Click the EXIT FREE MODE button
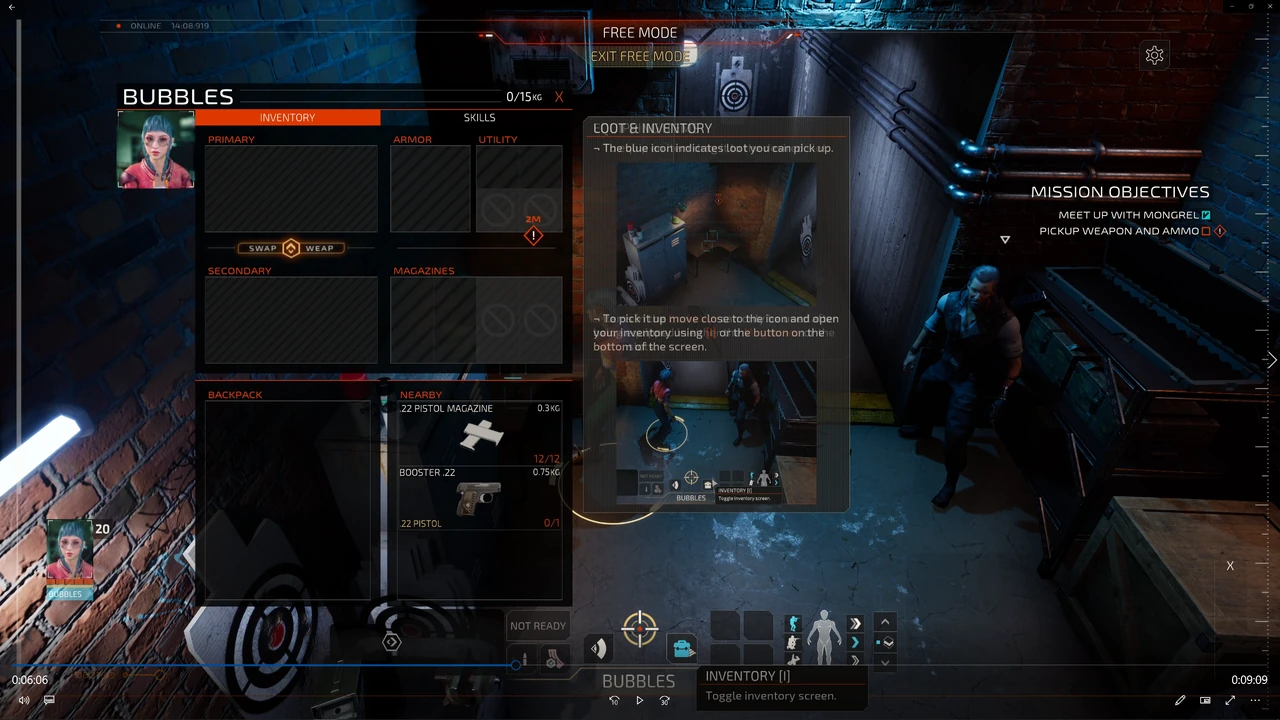 pos(640,56)
